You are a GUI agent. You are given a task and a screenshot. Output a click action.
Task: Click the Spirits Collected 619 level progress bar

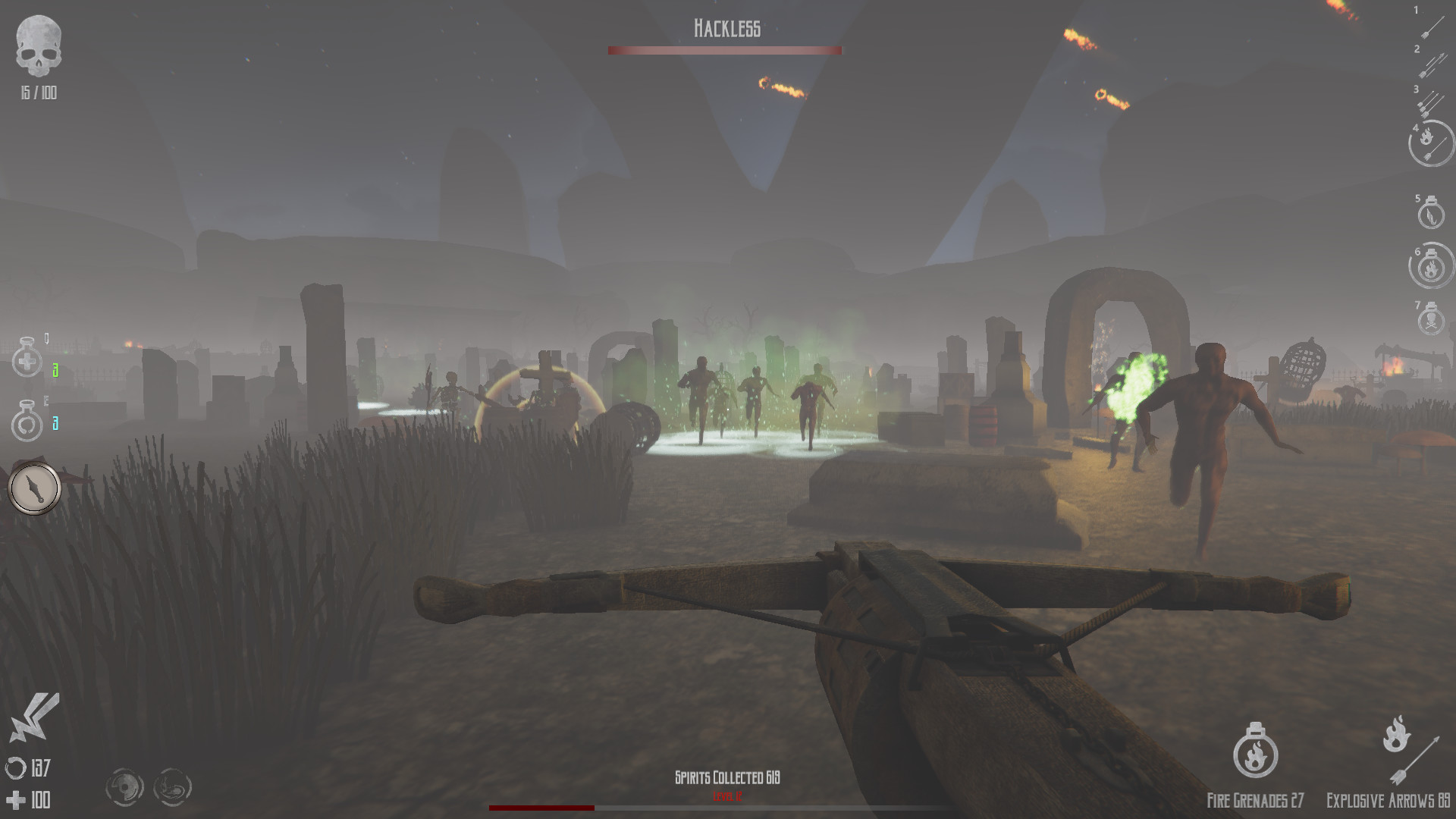pos(726,808)
